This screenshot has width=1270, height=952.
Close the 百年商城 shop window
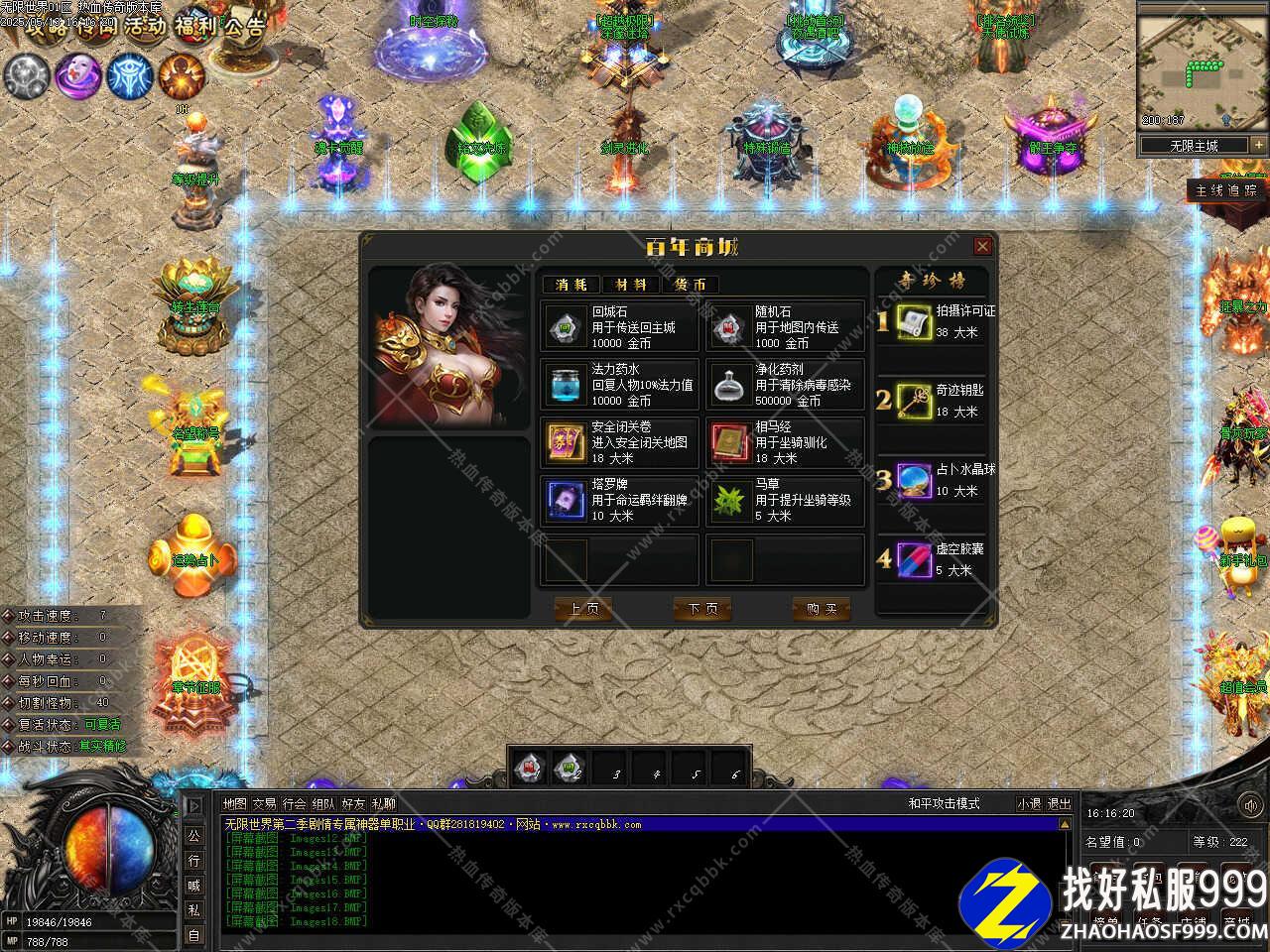click(982, 246)
